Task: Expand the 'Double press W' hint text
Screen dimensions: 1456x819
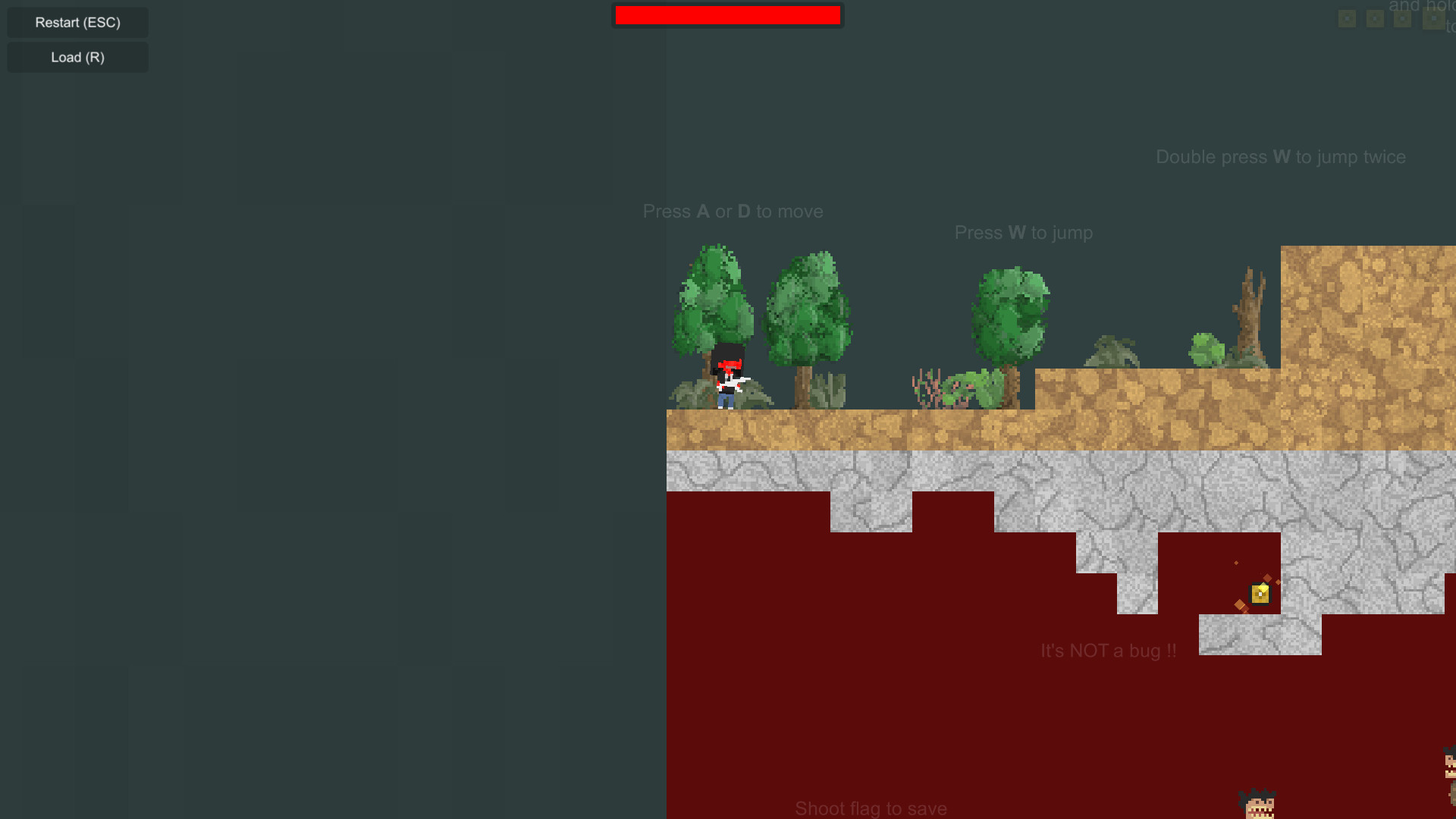Action: [1280, 157]
